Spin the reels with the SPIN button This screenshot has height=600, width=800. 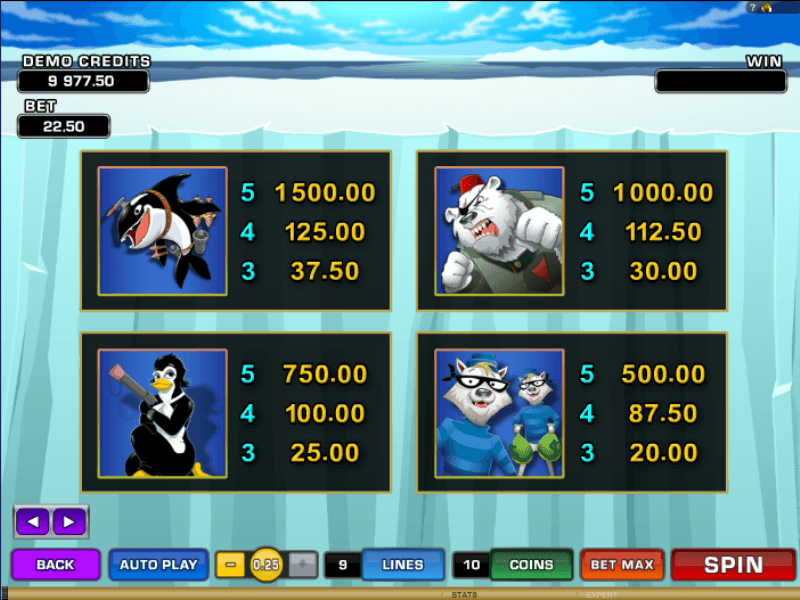(733, 565)
